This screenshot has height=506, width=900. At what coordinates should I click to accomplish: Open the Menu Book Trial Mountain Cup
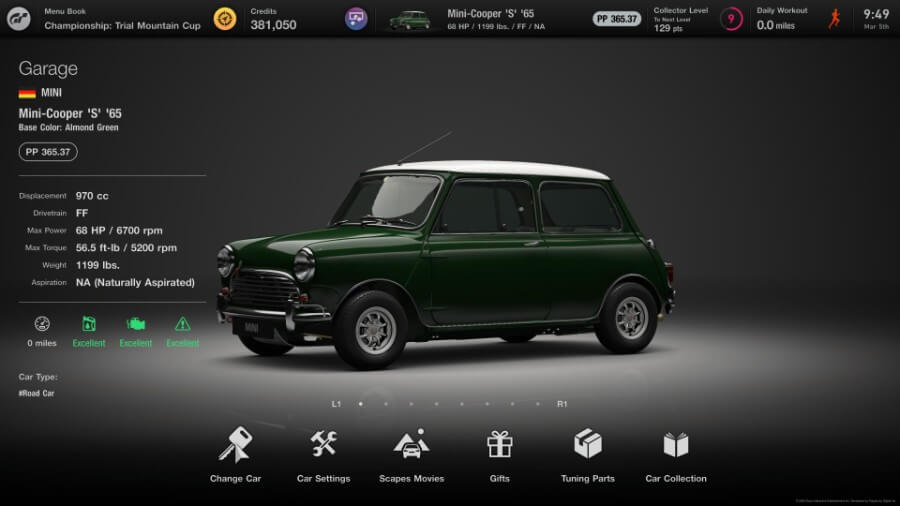click(x=122, y=19)
